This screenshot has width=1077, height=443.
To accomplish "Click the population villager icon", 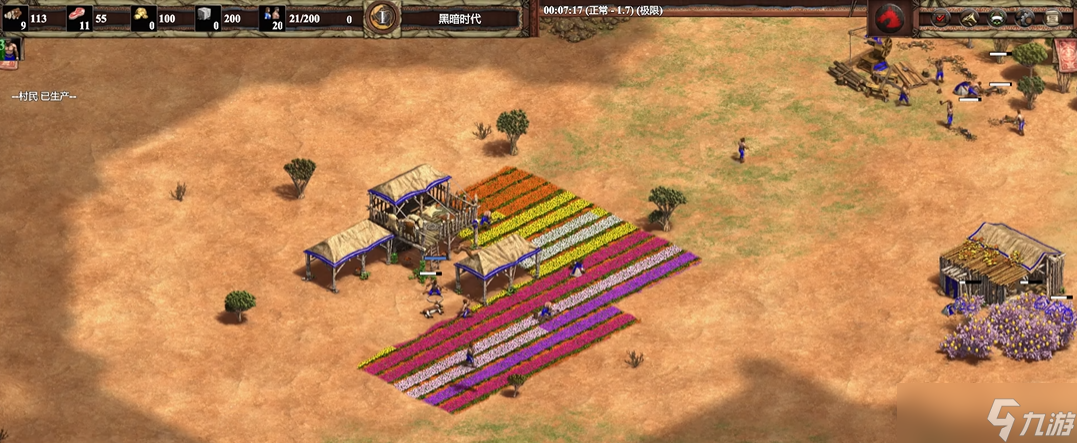I will [270, 17].
